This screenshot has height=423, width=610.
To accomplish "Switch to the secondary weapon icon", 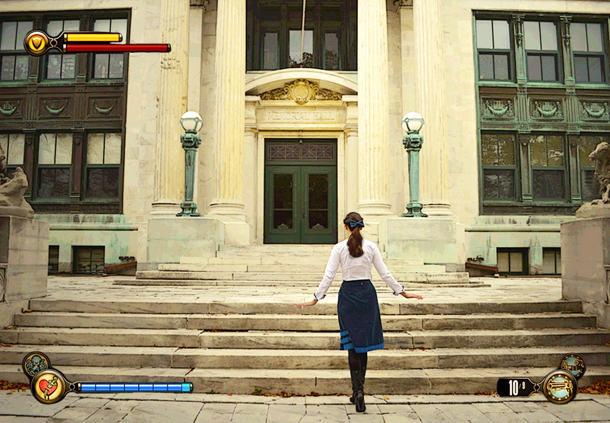I will 572,364.
